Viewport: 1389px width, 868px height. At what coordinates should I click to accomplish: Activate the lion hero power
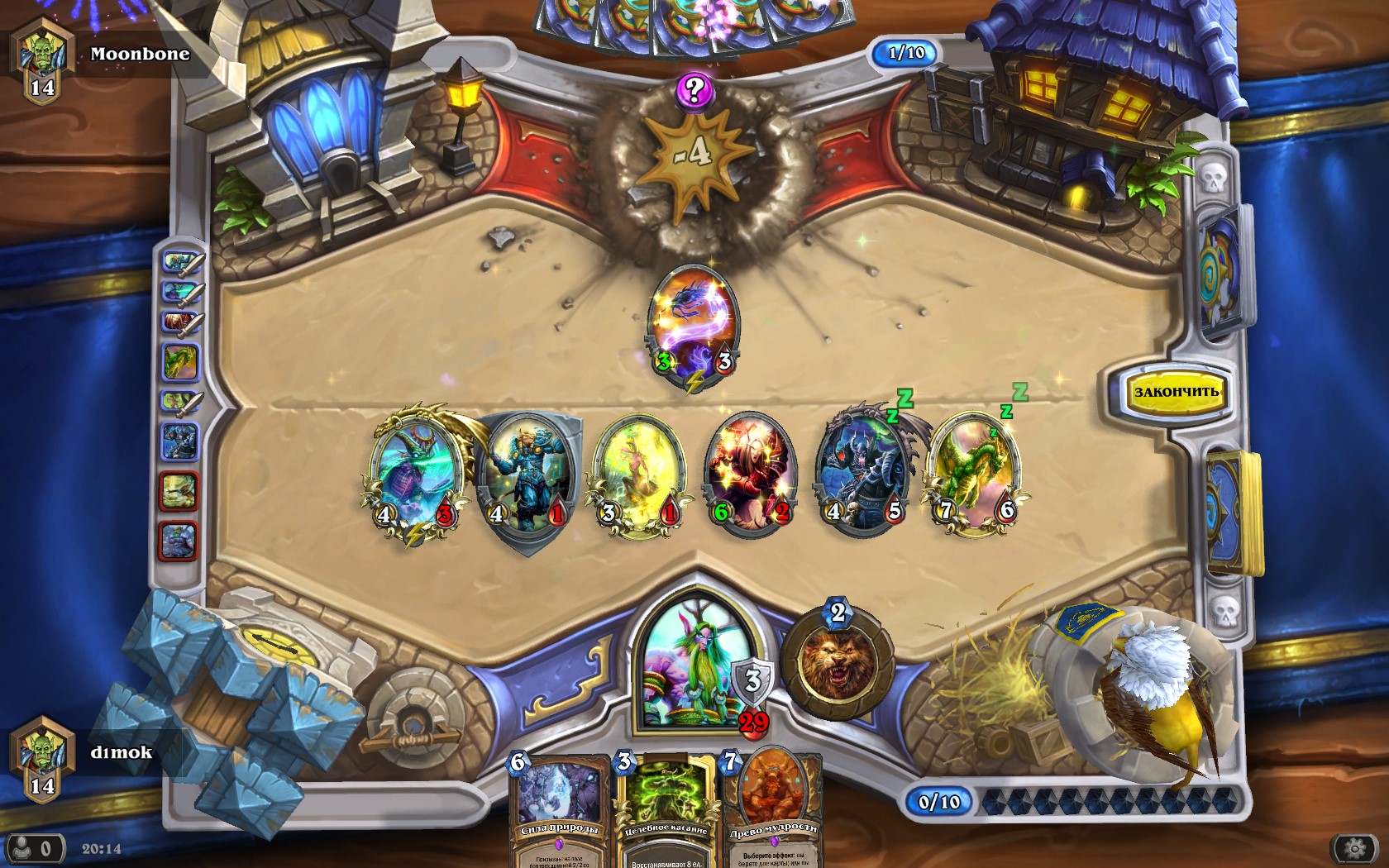[838, 661]
